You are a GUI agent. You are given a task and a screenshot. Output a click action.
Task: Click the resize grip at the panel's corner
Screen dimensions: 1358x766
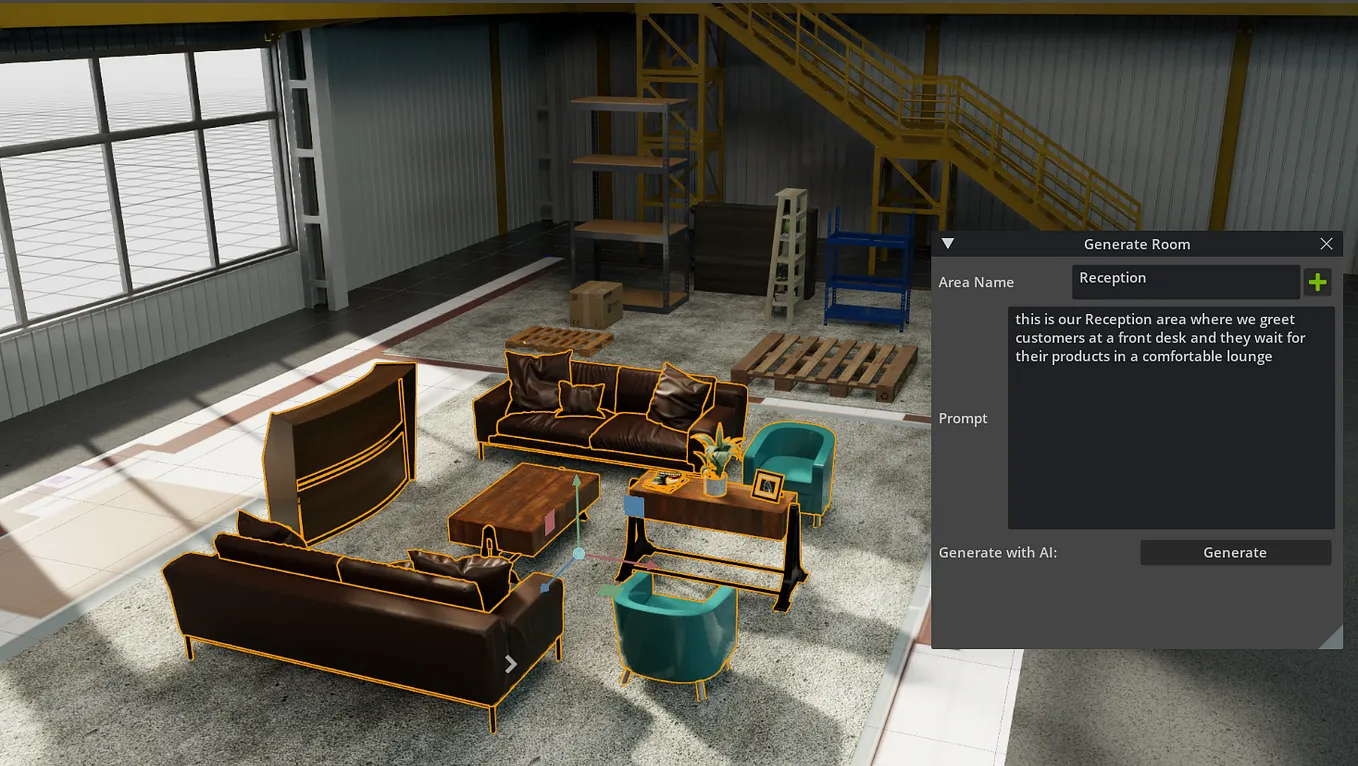click(1332, 636)
